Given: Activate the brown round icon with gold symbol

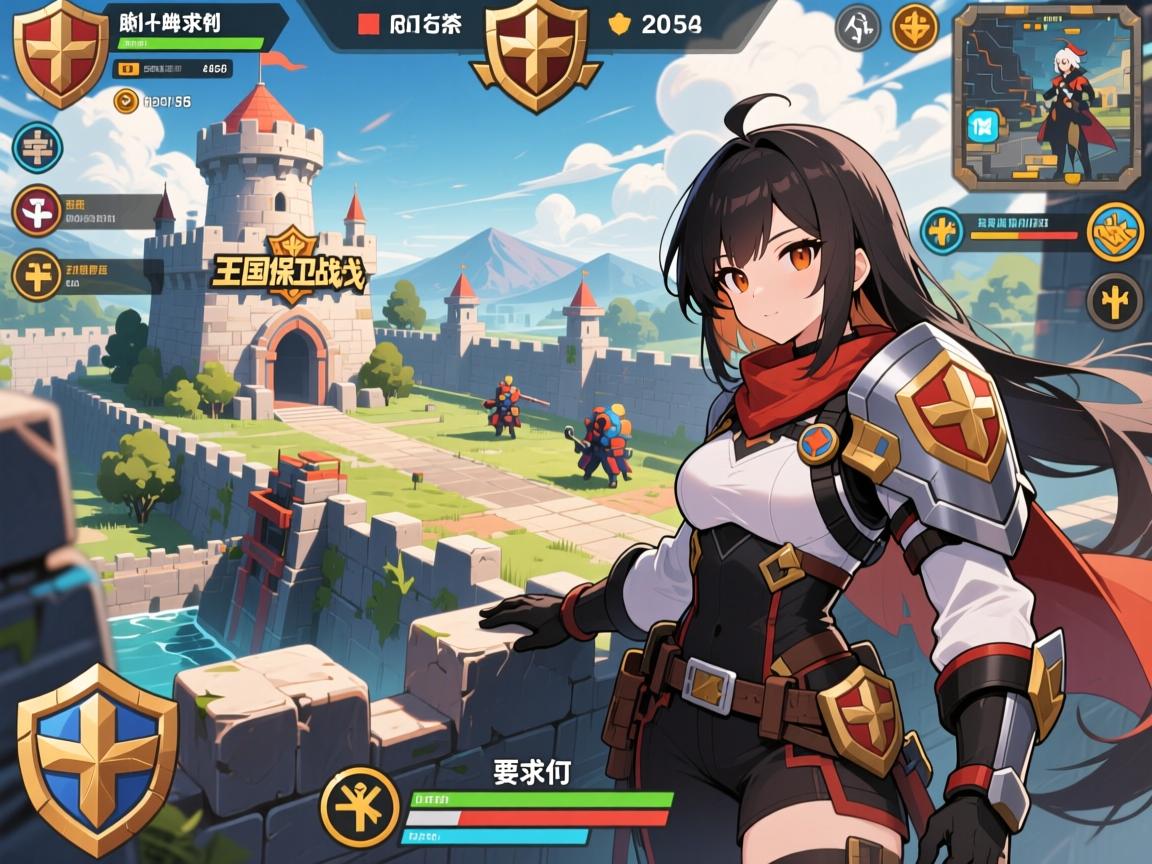Looking at the screenshot, I should [x=38, y=273].
